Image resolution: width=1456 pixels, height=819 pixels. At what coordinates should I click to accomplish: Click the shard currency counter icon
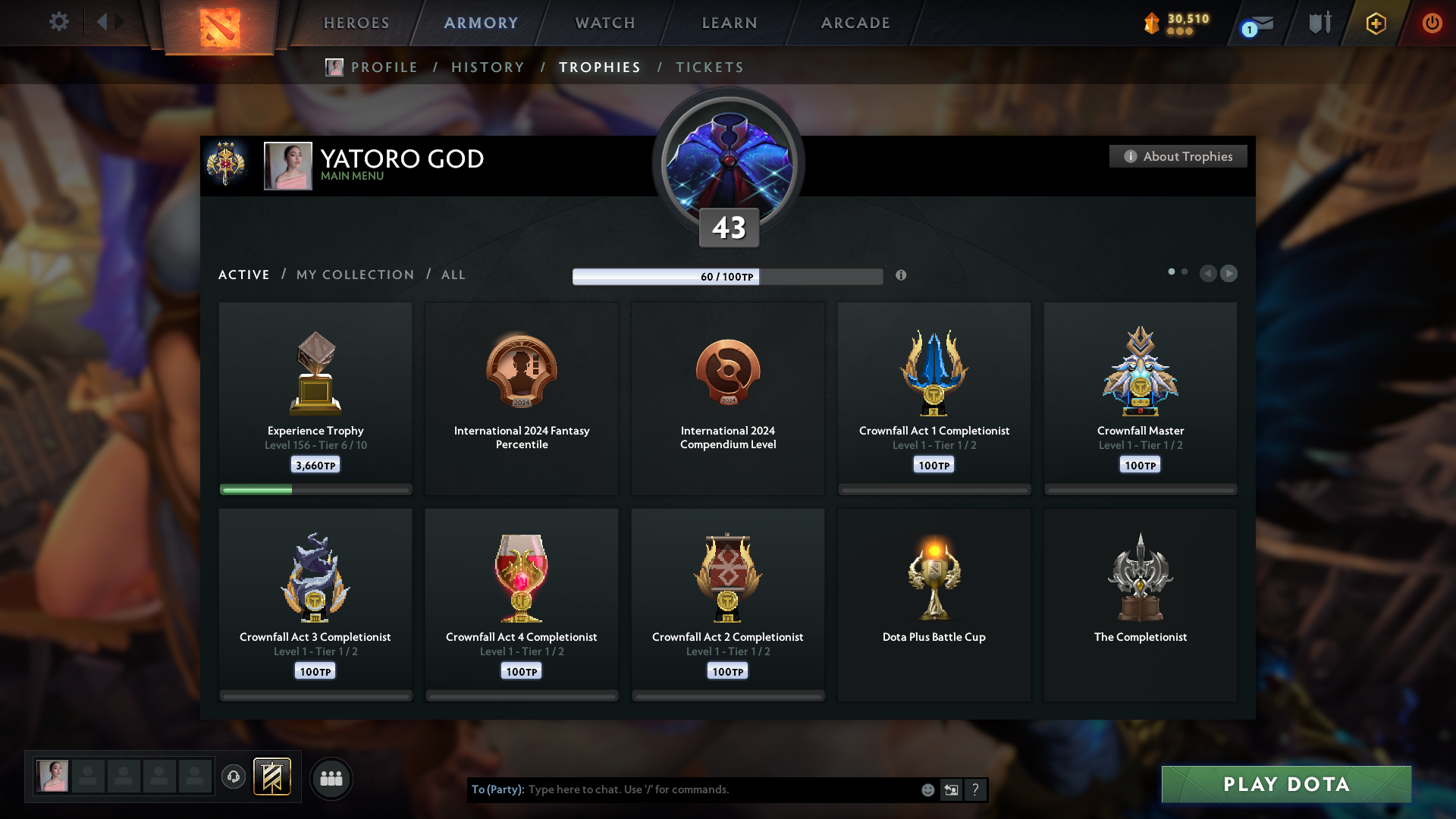tap(1152, 23)
